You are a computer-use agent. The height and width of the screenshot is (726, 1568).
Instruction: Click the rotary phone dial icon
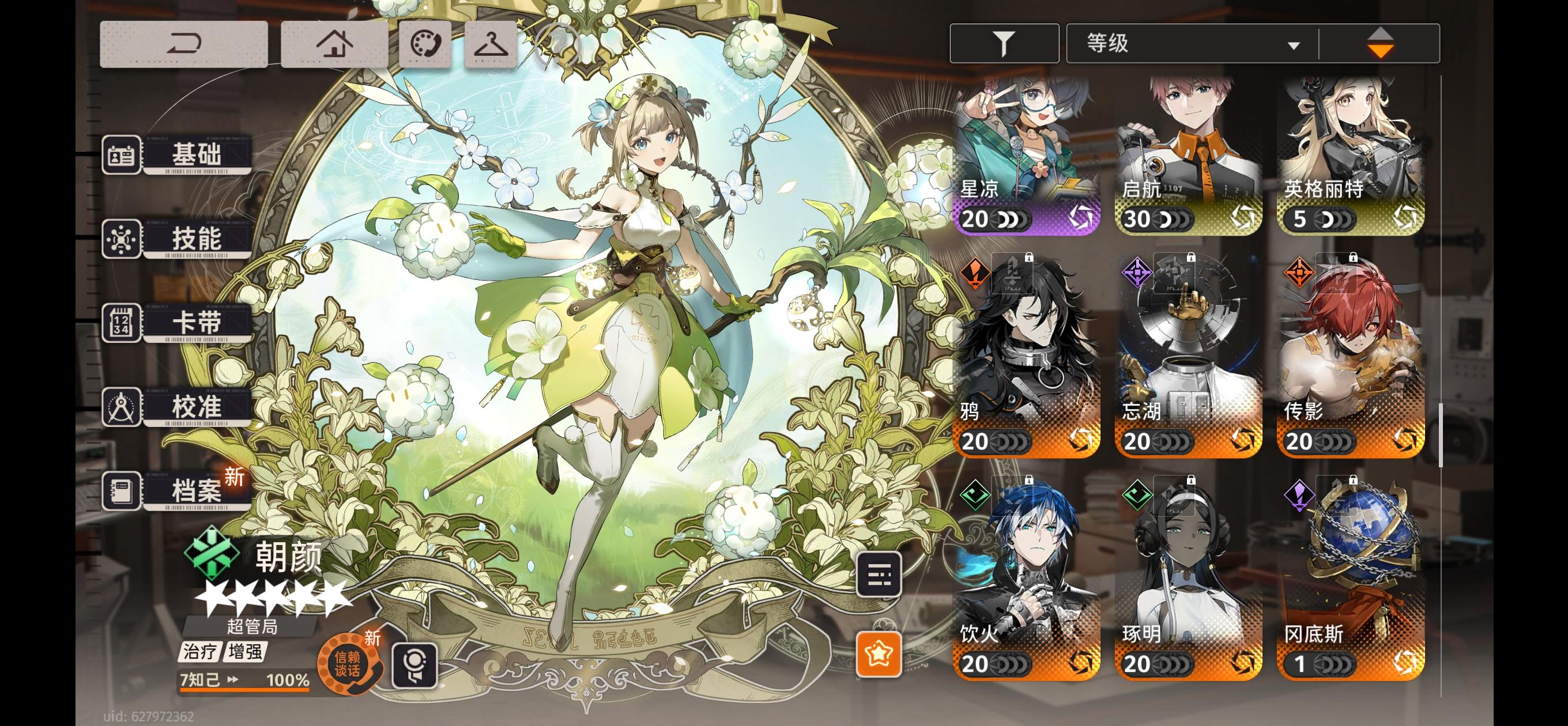pos(426,44)
